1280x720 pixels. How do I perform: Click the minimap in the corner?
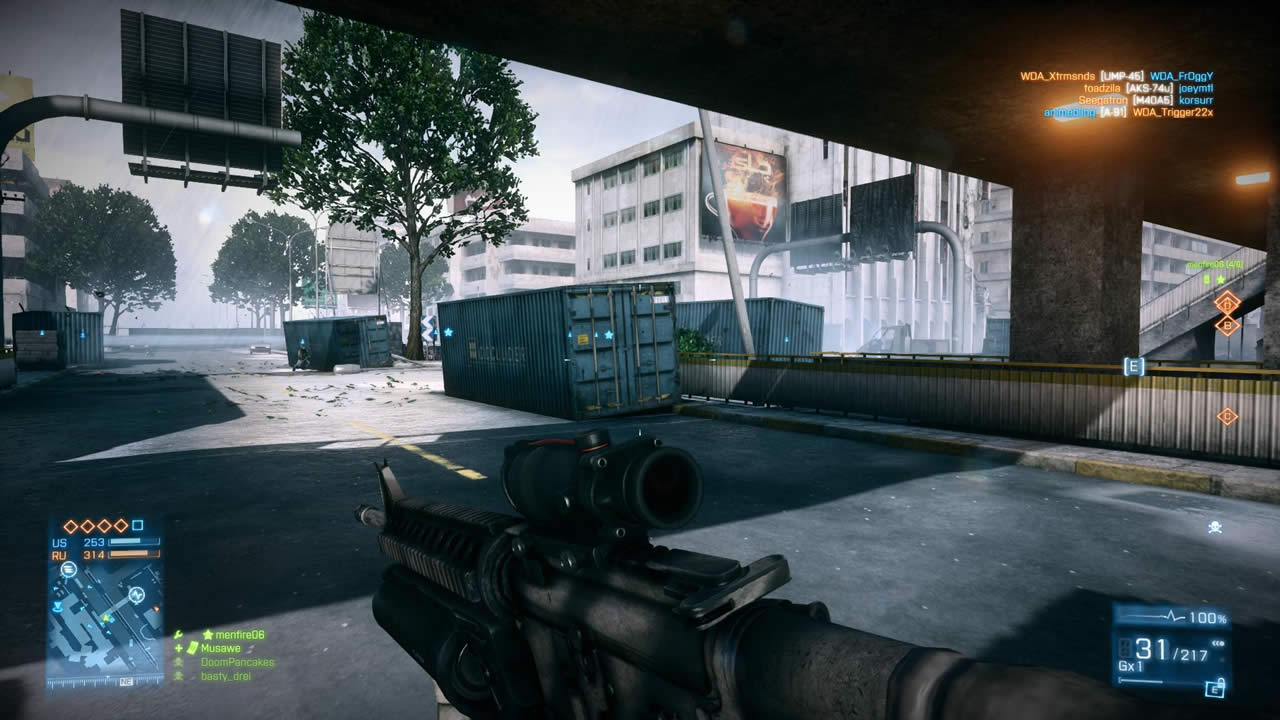pyautogui.click(x=105, y=620)
